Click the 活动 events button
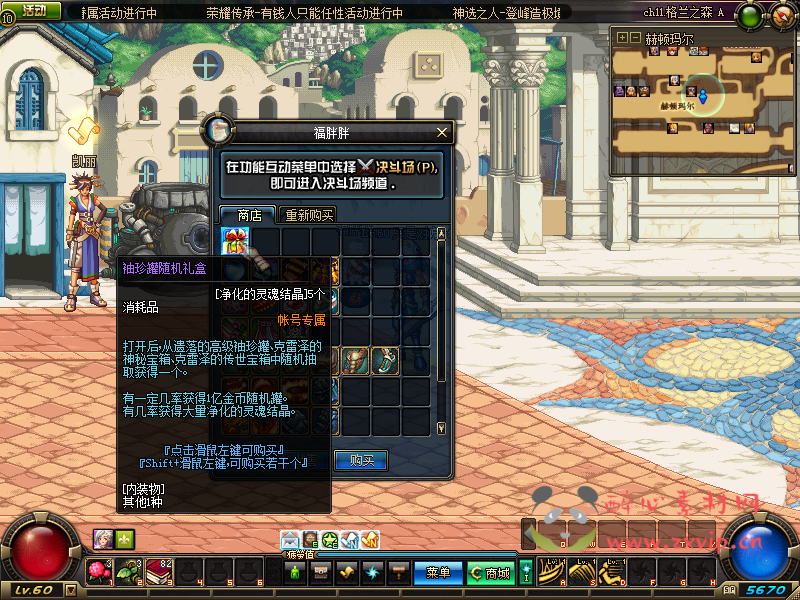The image size is (800, 600). tap(33, 11)
